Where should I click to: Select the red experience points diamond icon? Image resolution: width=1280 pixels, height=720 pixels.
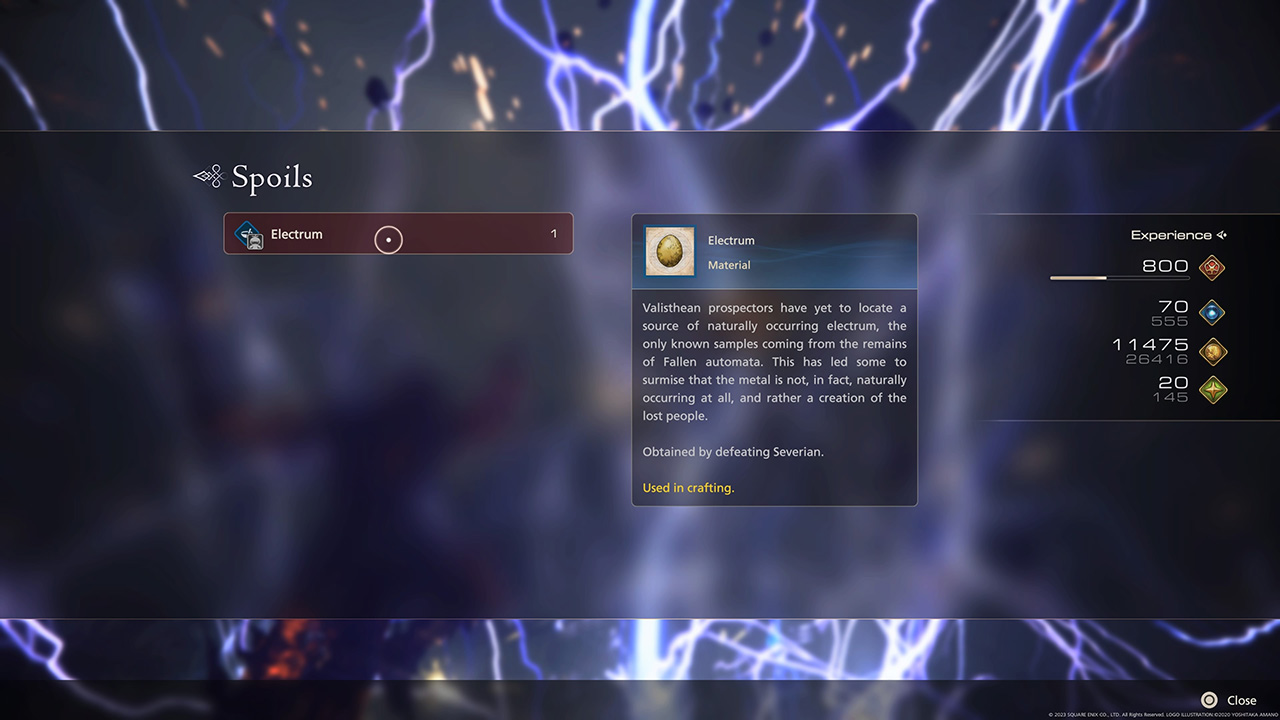[x=1210, y=267]
